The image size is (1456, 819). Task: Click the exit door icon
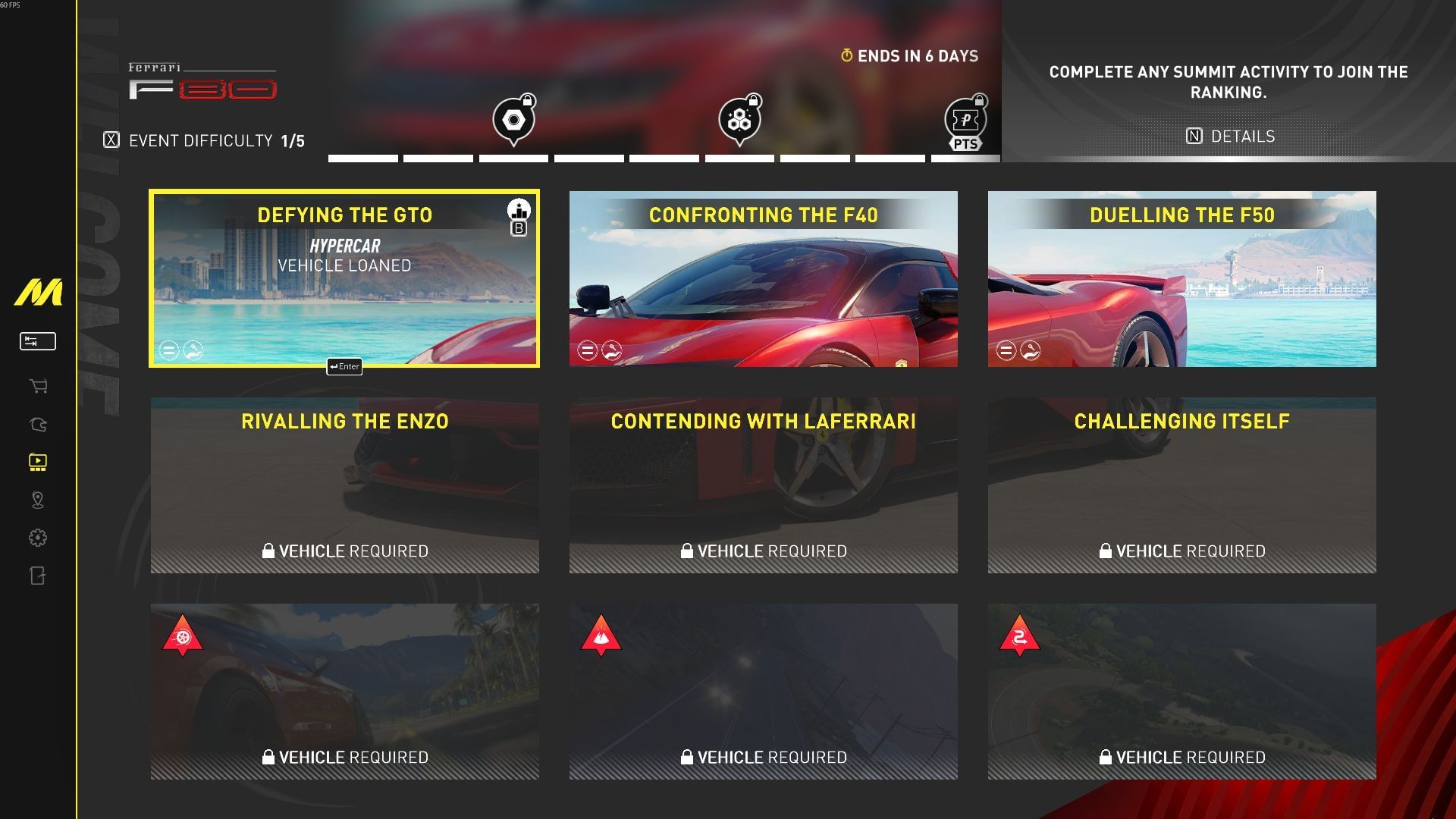(x=38, y=576)
